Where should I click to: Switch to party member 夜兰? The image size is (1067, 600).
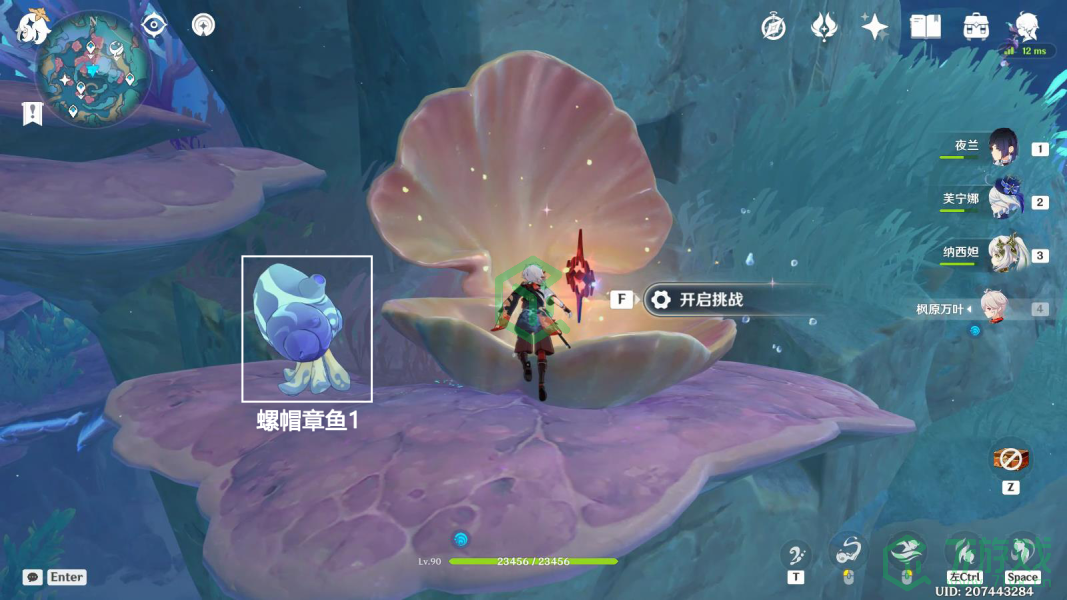click(x=1001, y=148)
